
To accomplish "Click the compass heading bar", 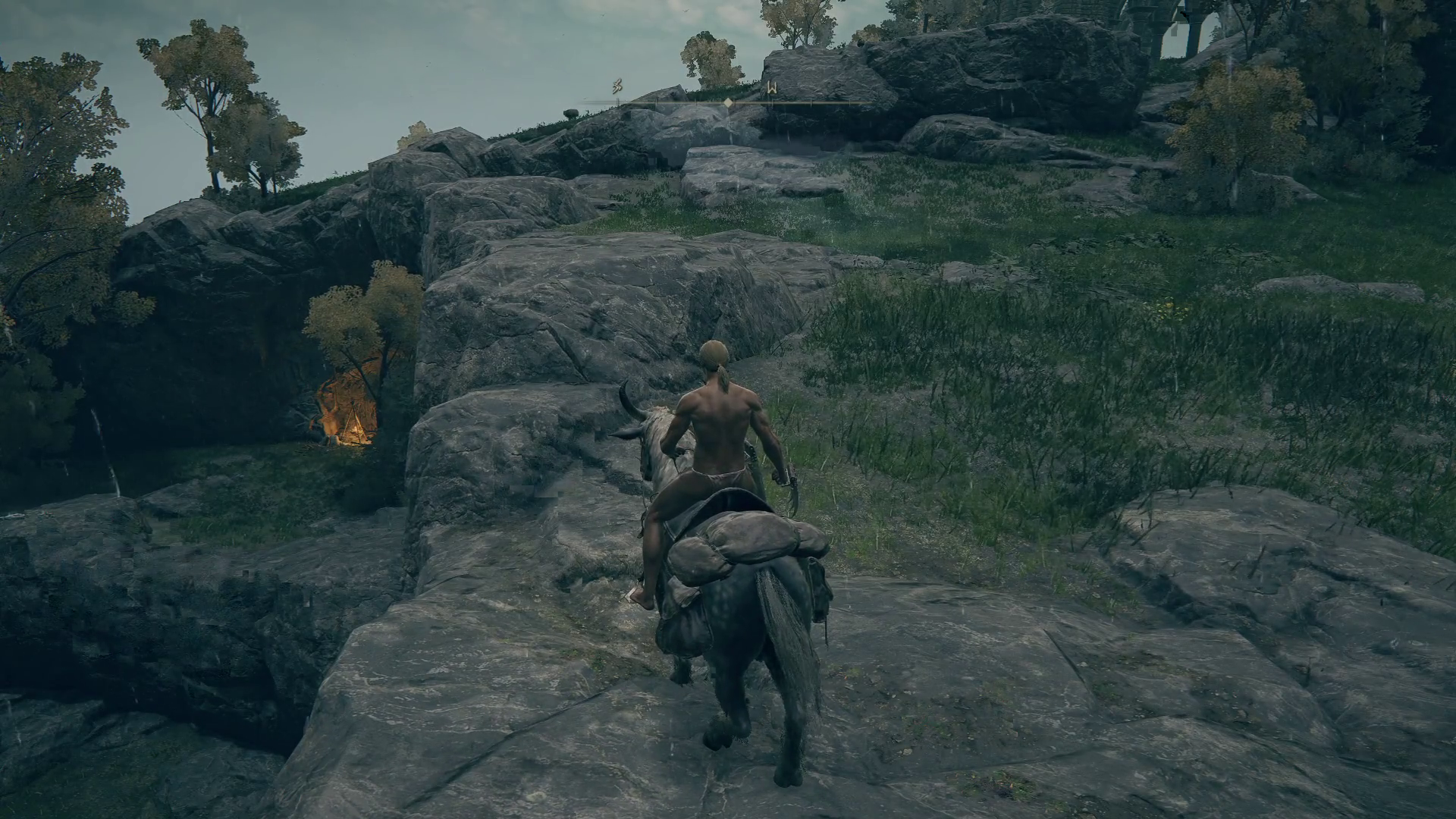I will [x=728, y=101].
